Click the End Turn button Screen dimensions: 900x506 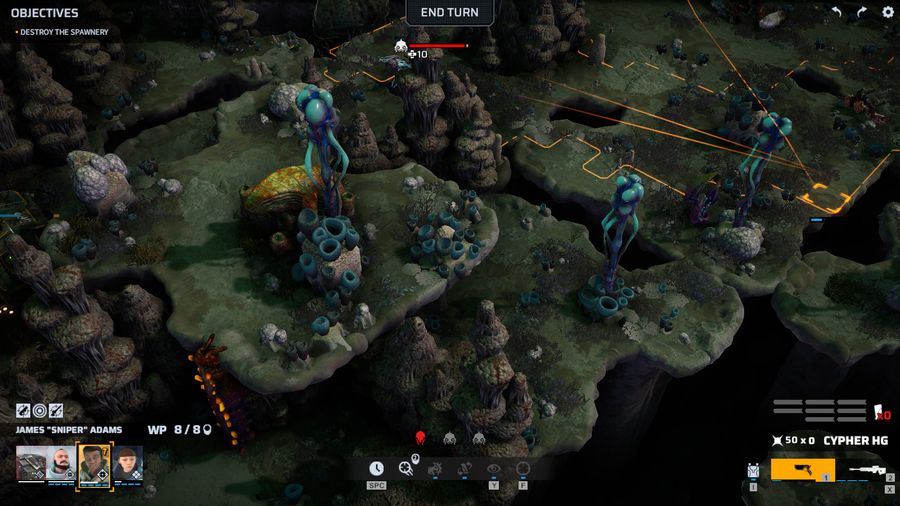click(x=449, y=13)
